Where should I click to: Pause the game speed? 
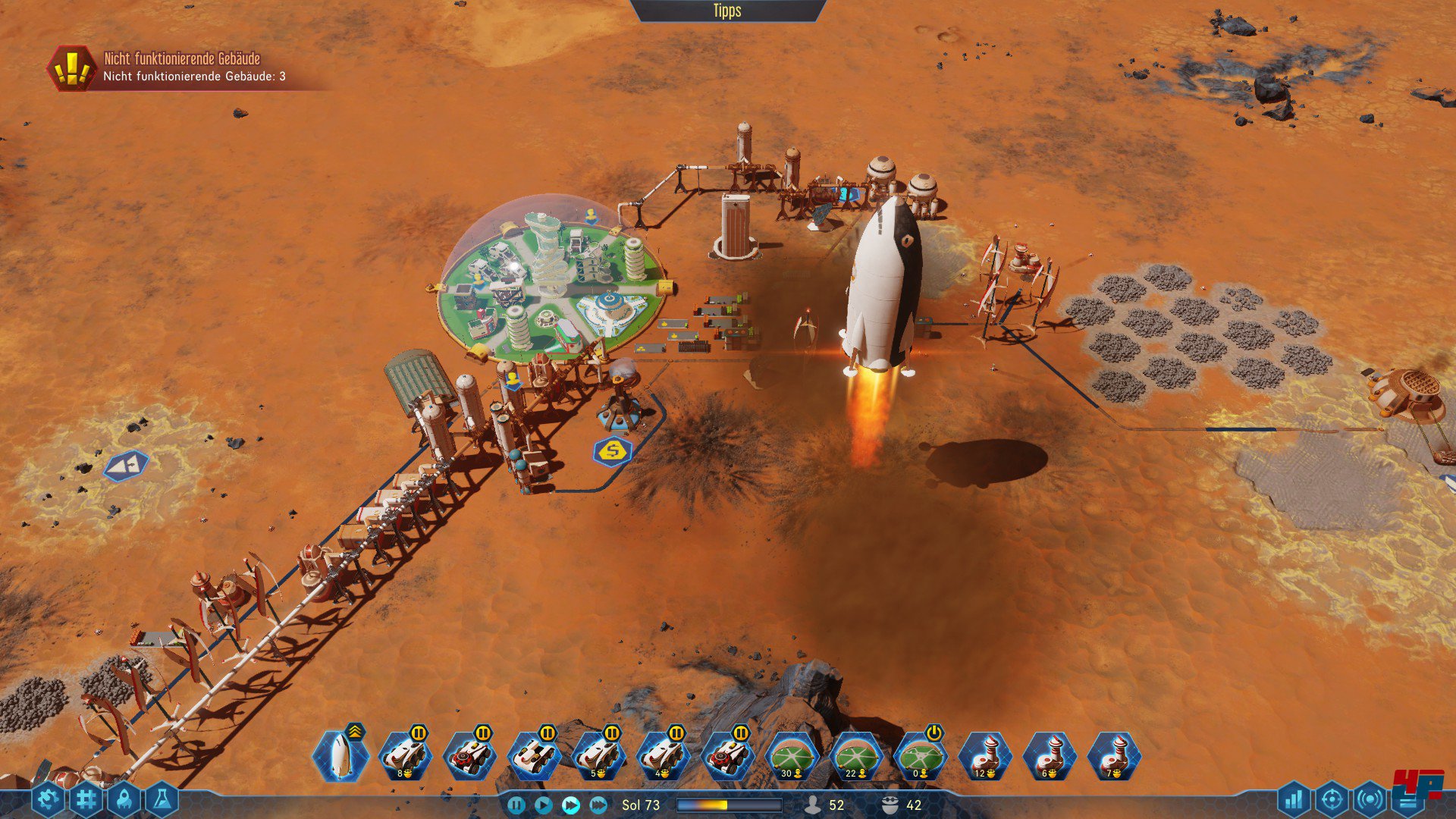point(516,805)
